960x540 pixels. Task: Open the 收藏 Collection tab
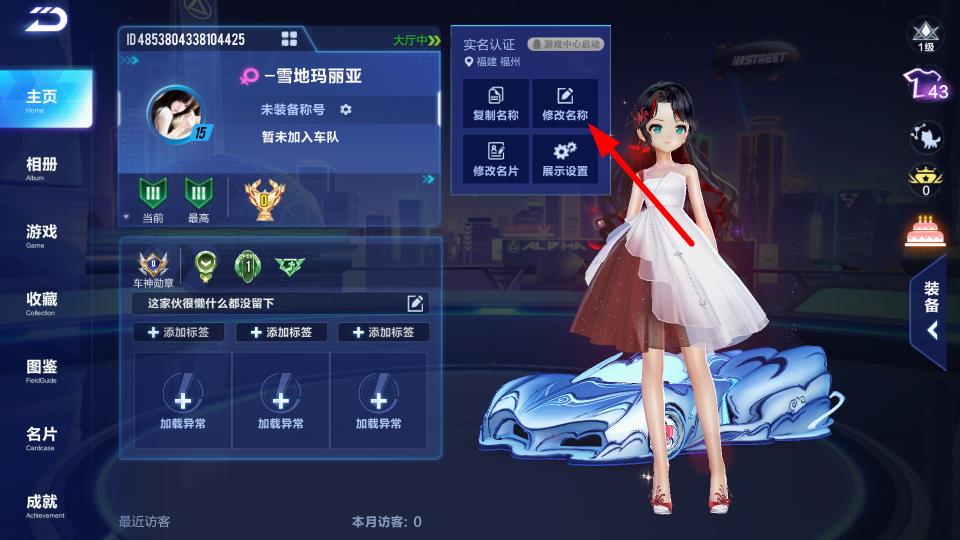[x=42, y=303]
